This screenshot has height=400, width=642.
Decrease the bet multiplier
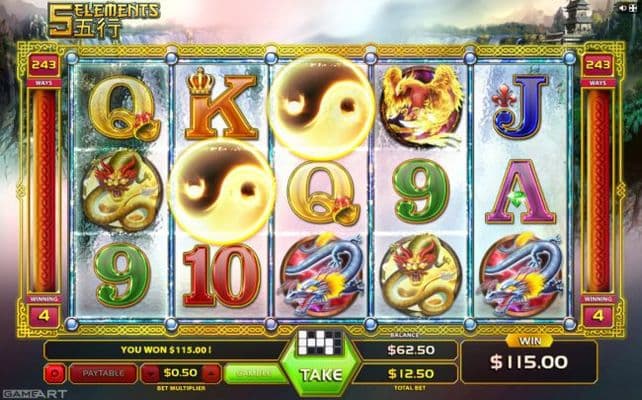(151, 373)
